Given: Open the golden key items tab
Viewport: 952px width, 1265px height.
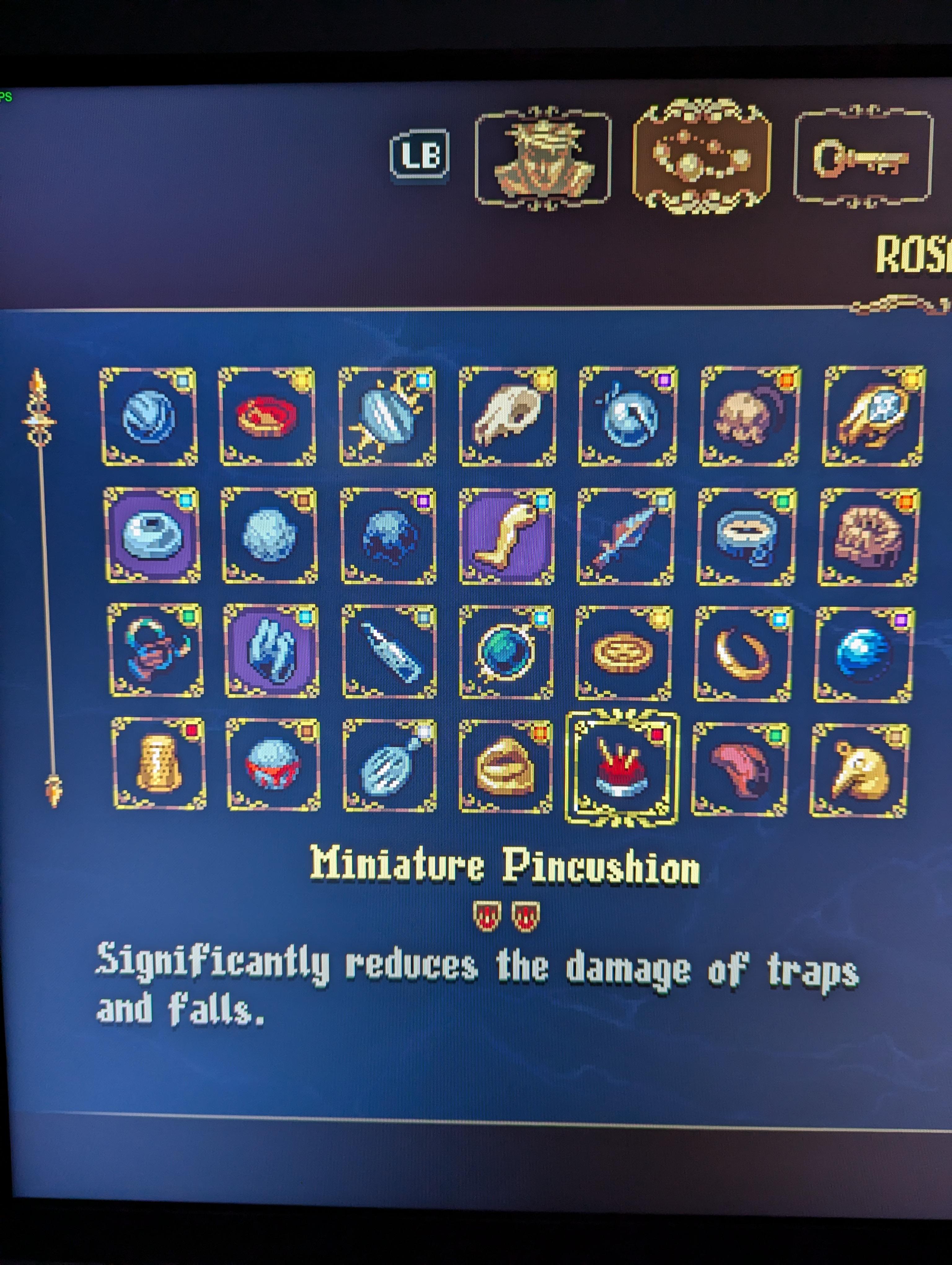Looking at the screenshot, I should click(x=863, y=157).
